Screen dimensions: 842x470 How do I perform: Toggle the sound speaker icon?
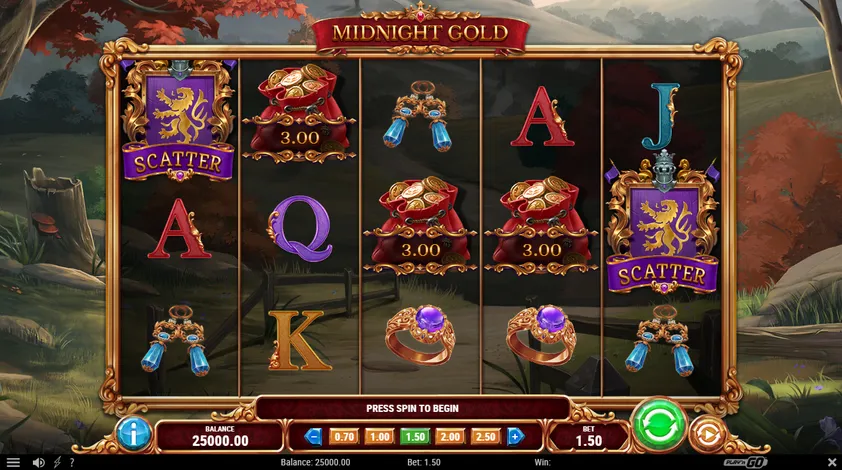pyautogui.click(x=38, y=462)
